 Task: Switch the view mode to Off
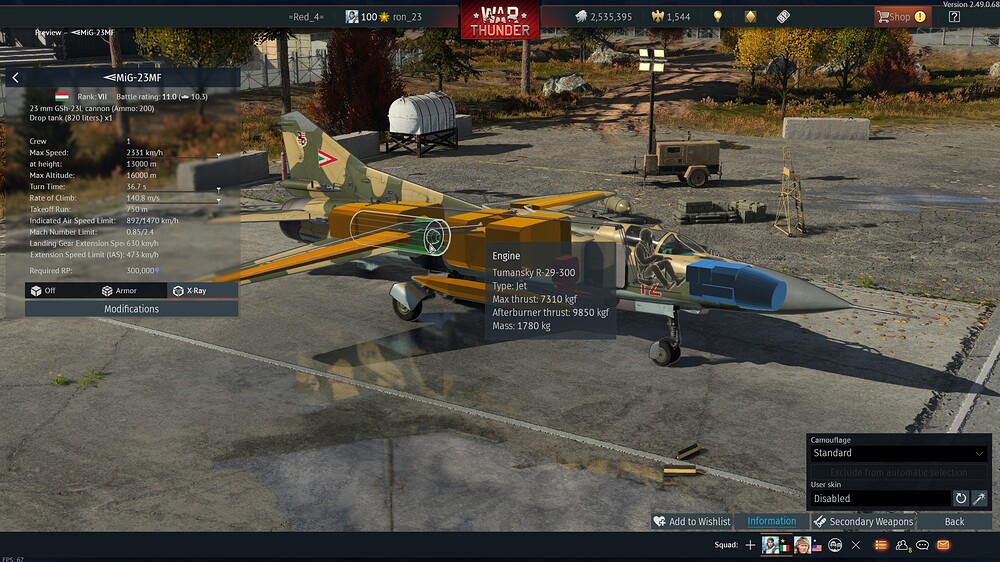coord(44,290)
